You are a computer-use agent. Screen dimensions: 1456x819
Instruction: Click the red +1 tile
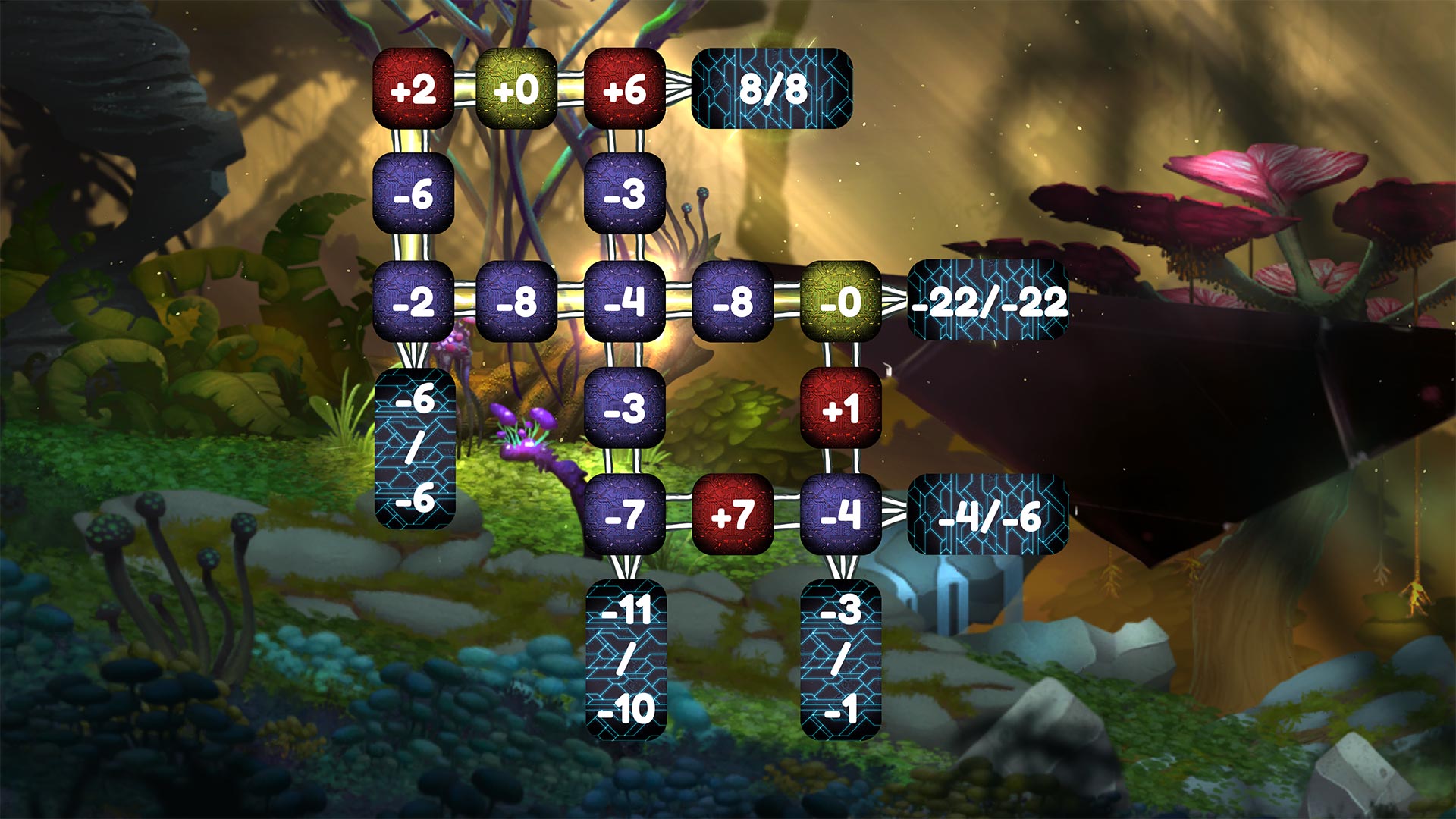tap(839, 409)
